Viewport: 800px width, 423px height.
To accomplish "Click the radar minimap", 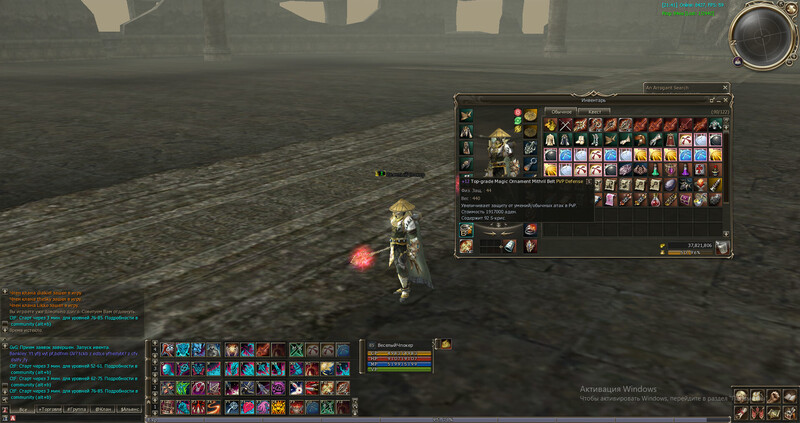I will pyautogui.click(x=762, y=36).
